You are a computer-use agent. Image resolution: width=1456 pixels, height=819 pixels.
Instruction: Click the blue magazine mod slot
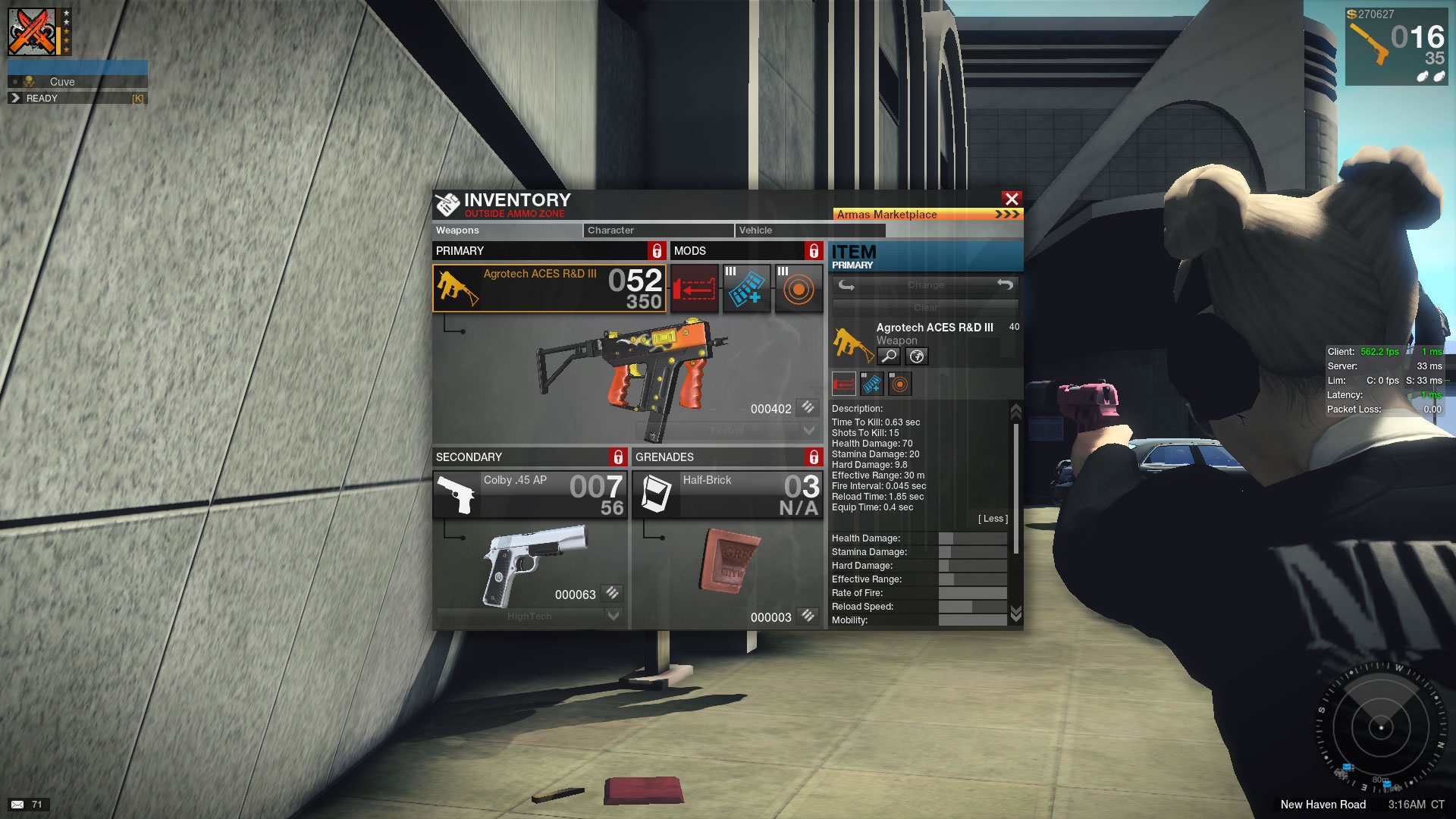click(746, 288)
